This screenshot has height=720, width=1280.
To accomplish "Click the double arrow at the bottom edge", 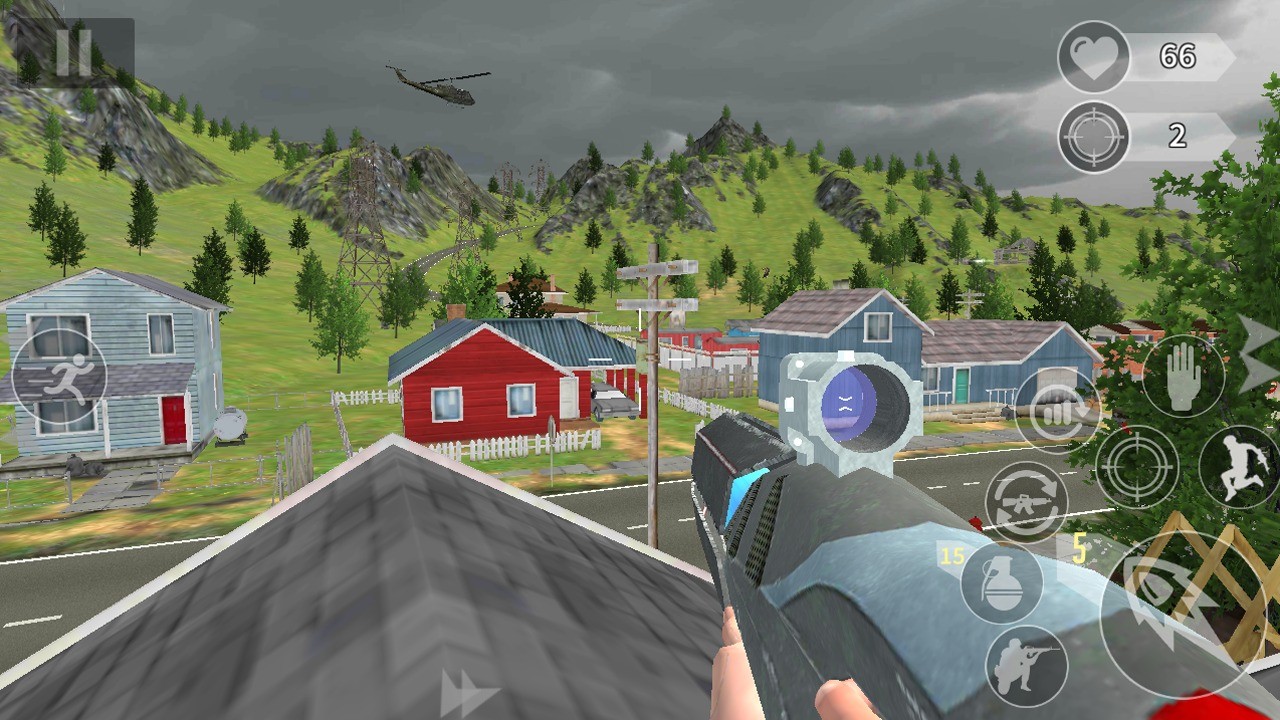I will click(x=468, y=694).
